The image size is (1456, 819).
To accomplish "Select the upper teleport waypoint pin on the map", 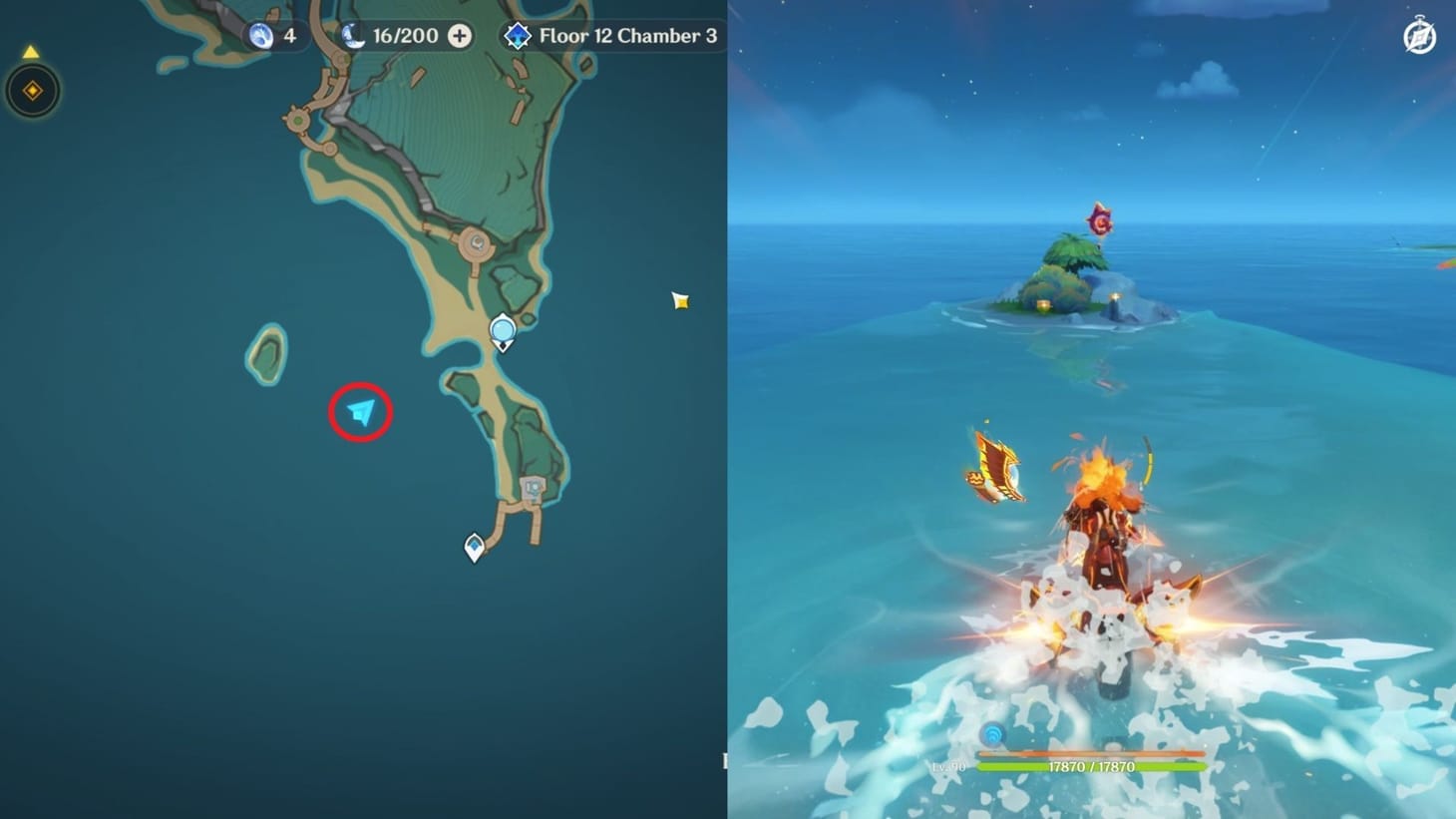I will [x=502, y=332].
